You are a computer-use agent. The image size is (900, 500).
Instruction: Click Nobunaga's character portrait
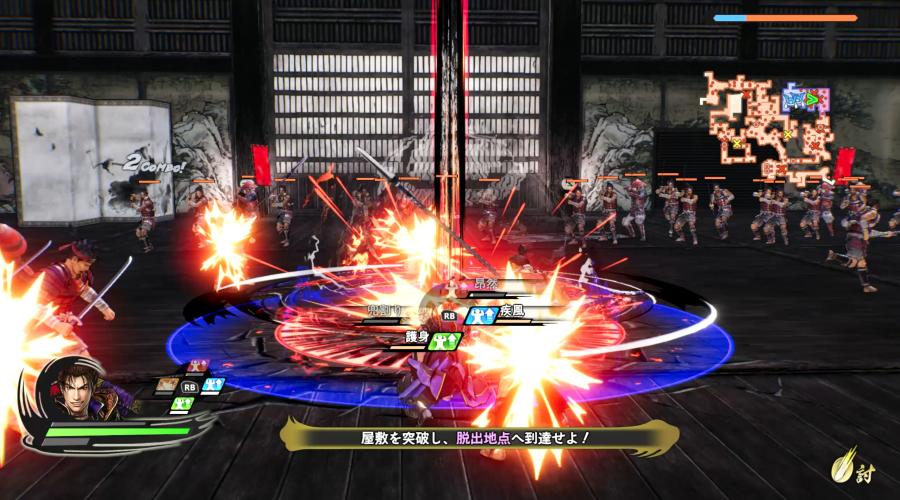coord(76,388)
